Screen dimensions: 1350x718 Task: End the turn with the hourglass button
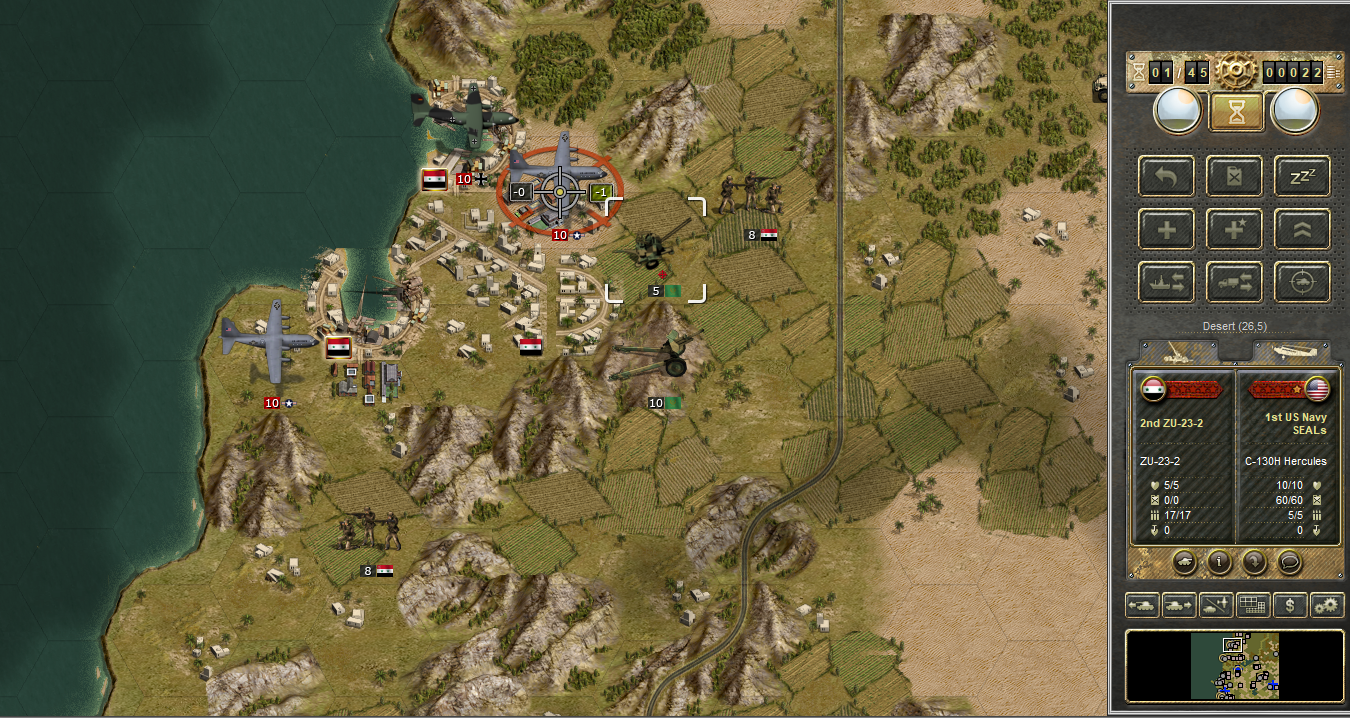click(1237, 112)
